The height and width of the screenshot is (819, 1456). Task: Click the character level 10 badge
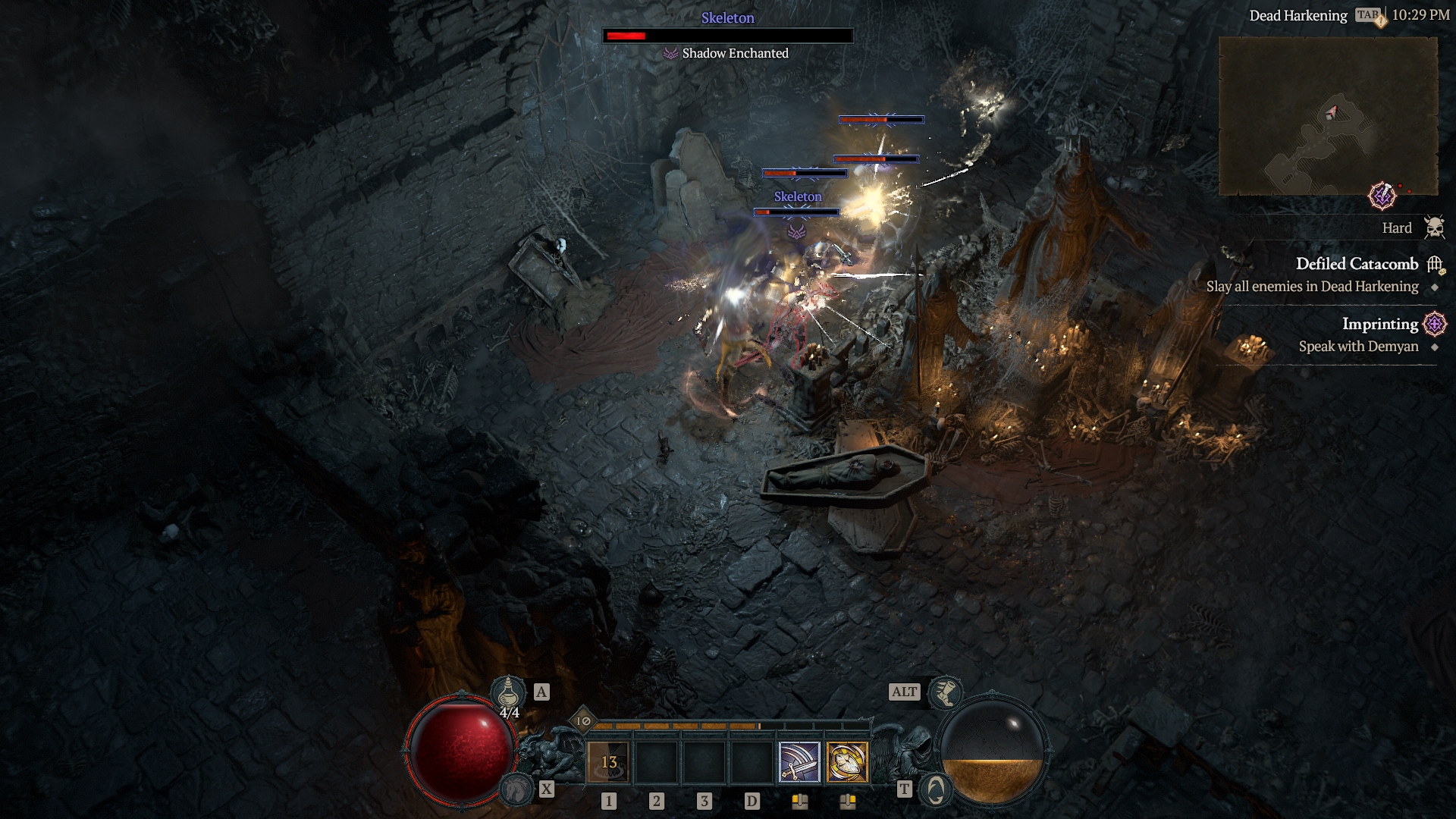583,721
